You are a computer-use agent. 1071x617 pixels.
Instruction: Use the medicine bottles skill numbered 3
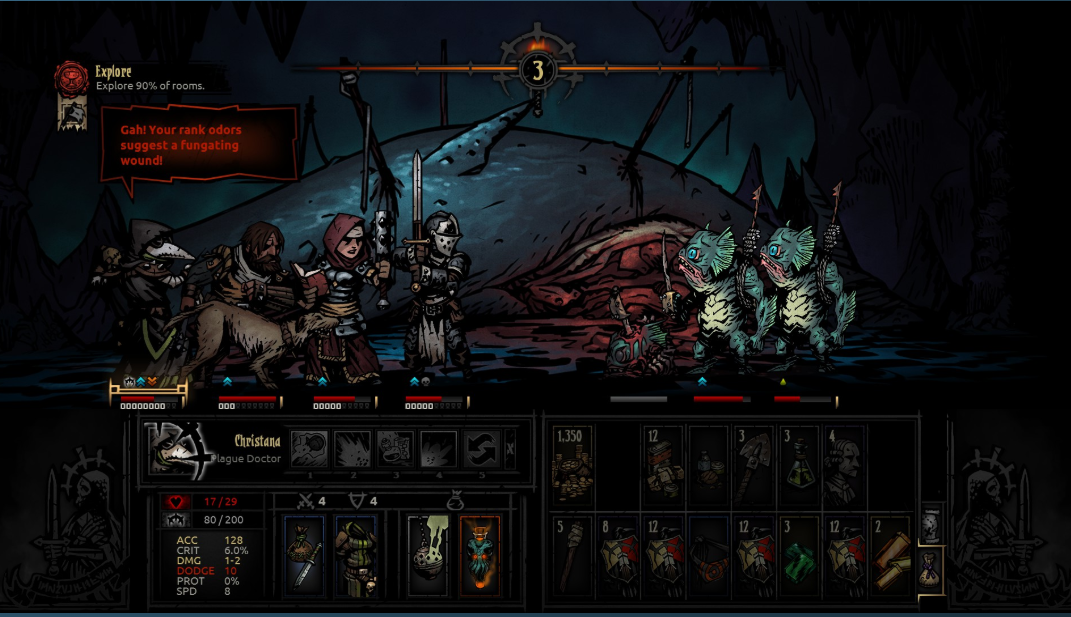click(x=395, y=449)
